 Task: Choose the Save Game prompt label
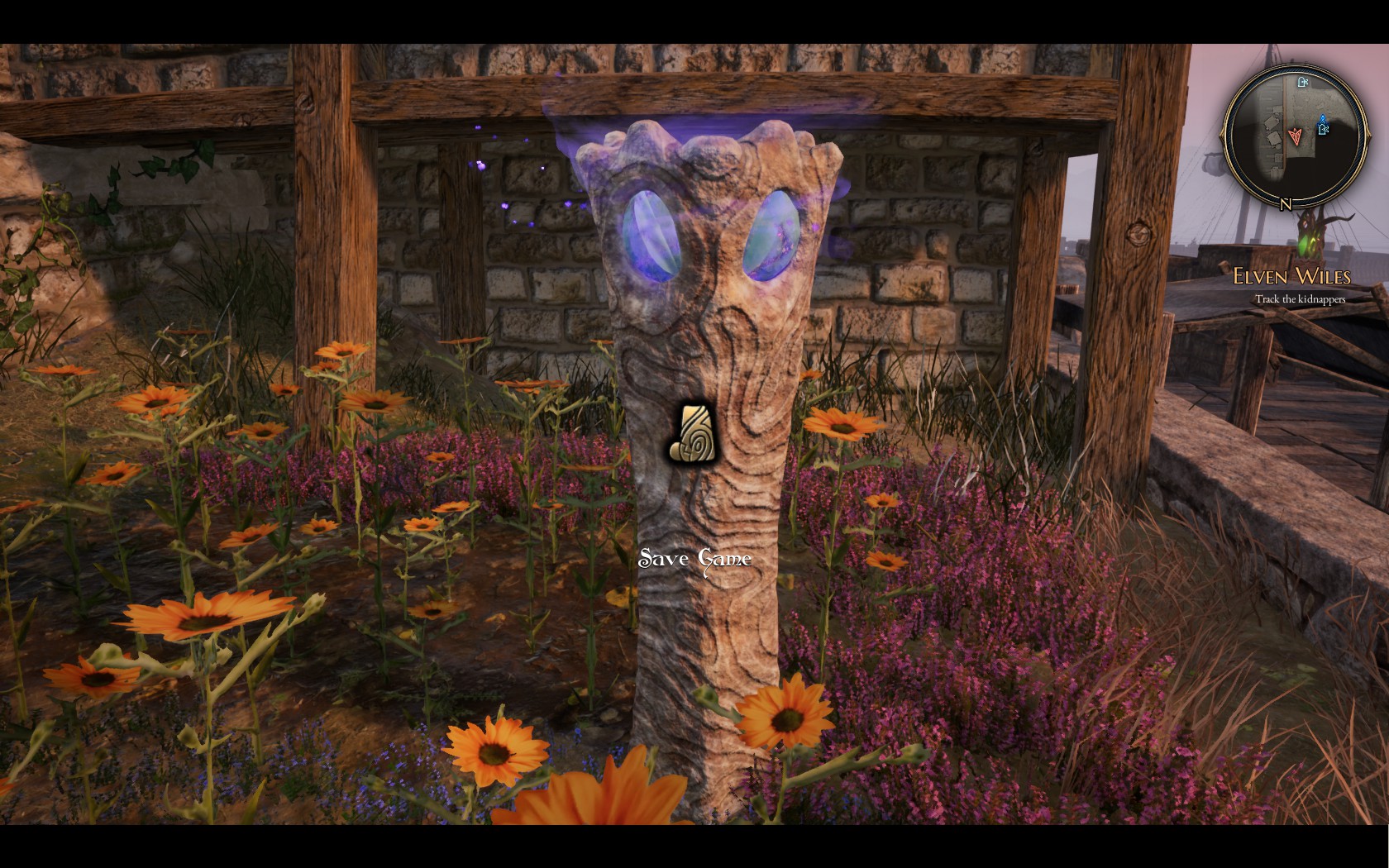point(694,560)
